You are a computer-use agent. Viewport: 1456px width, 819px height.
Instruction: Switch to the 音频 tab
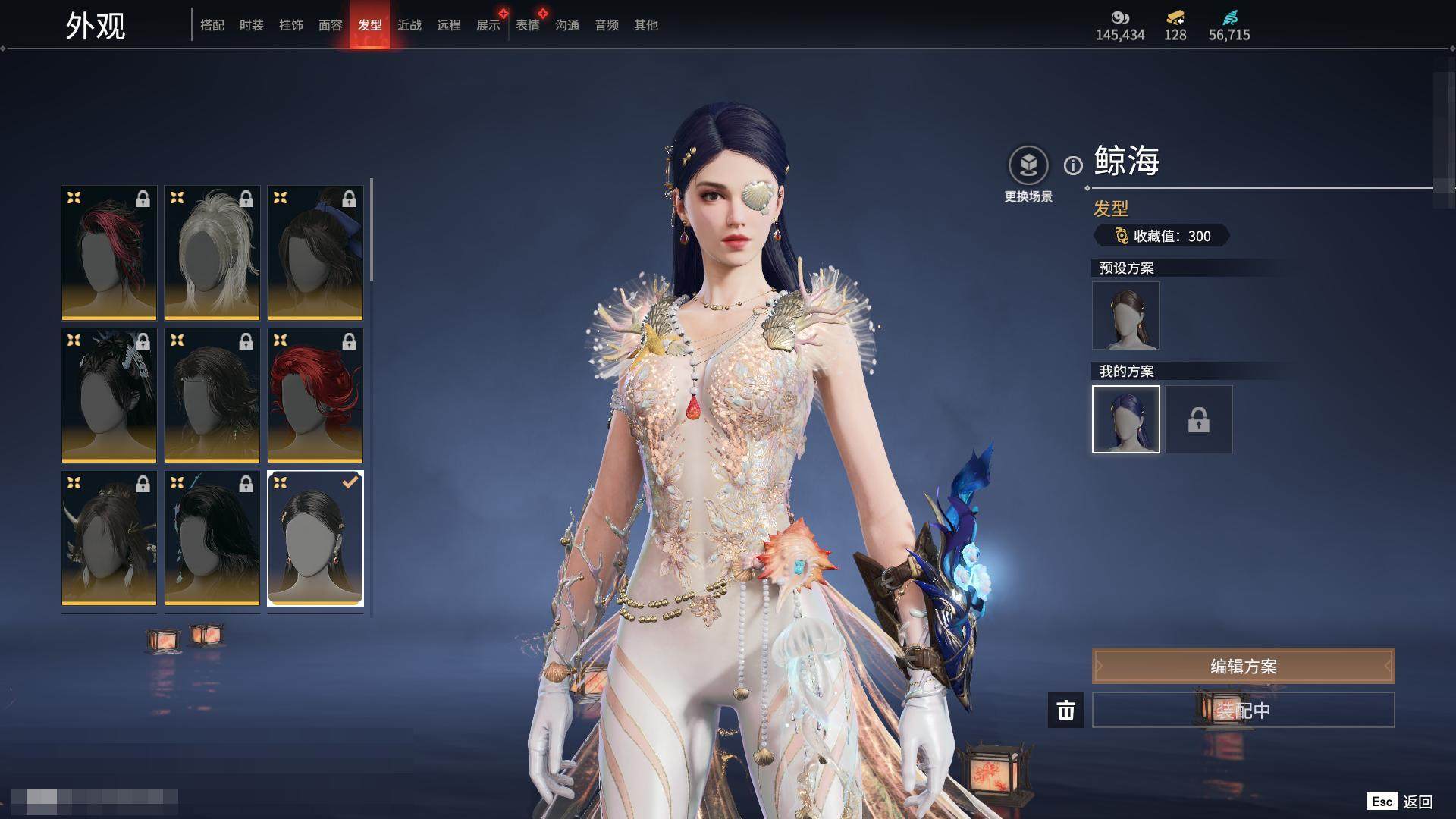607,25
